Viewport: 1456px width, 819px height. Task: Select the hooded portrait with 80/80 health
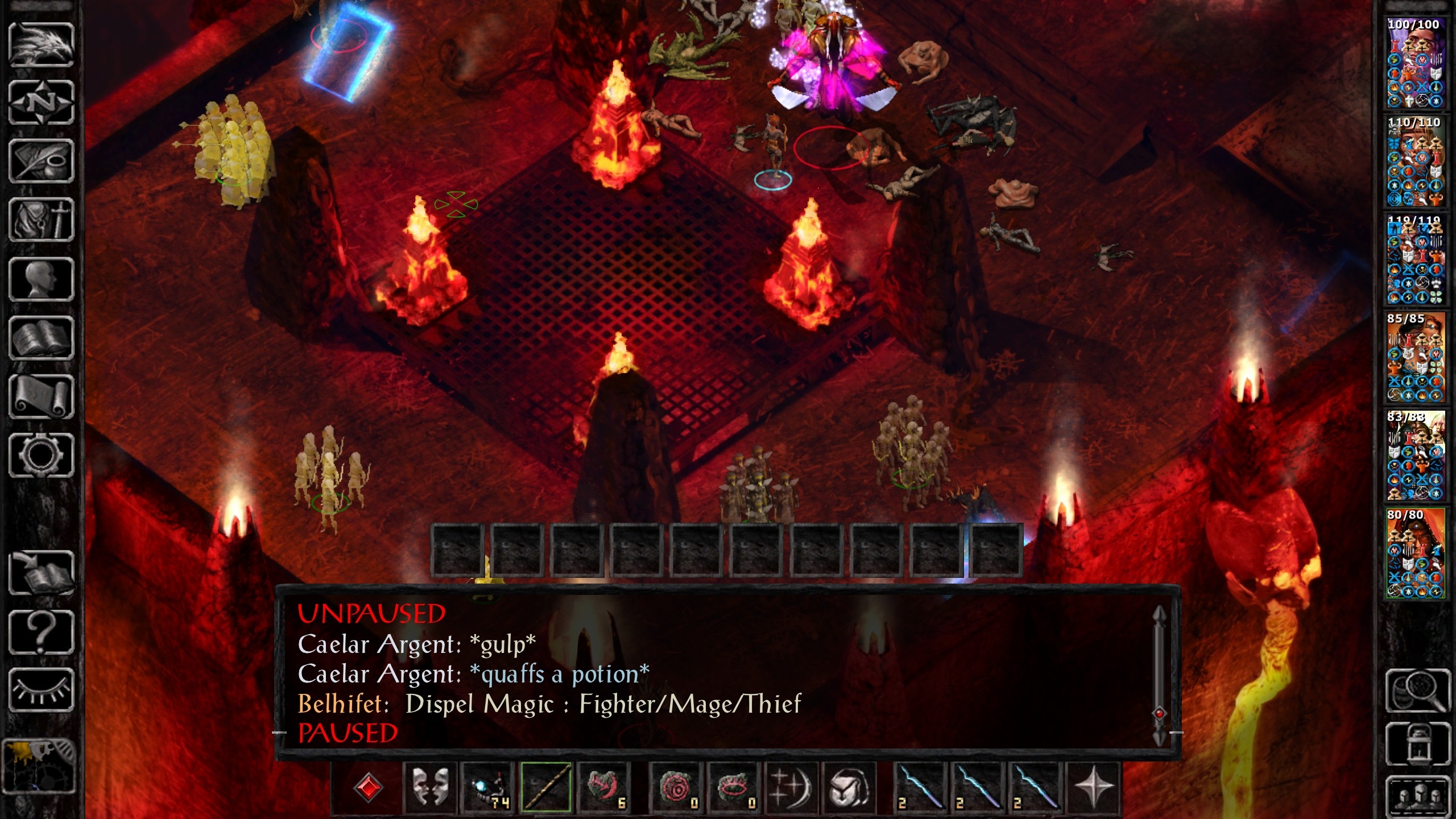(1414, 553)
